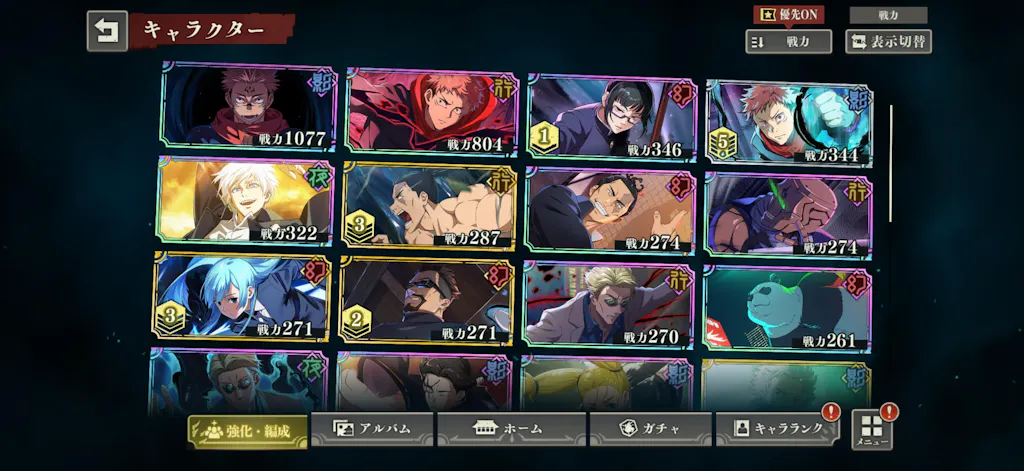Show the キャラランク character rank tab
Screen dimensions: 1024x471
point(778,429)
